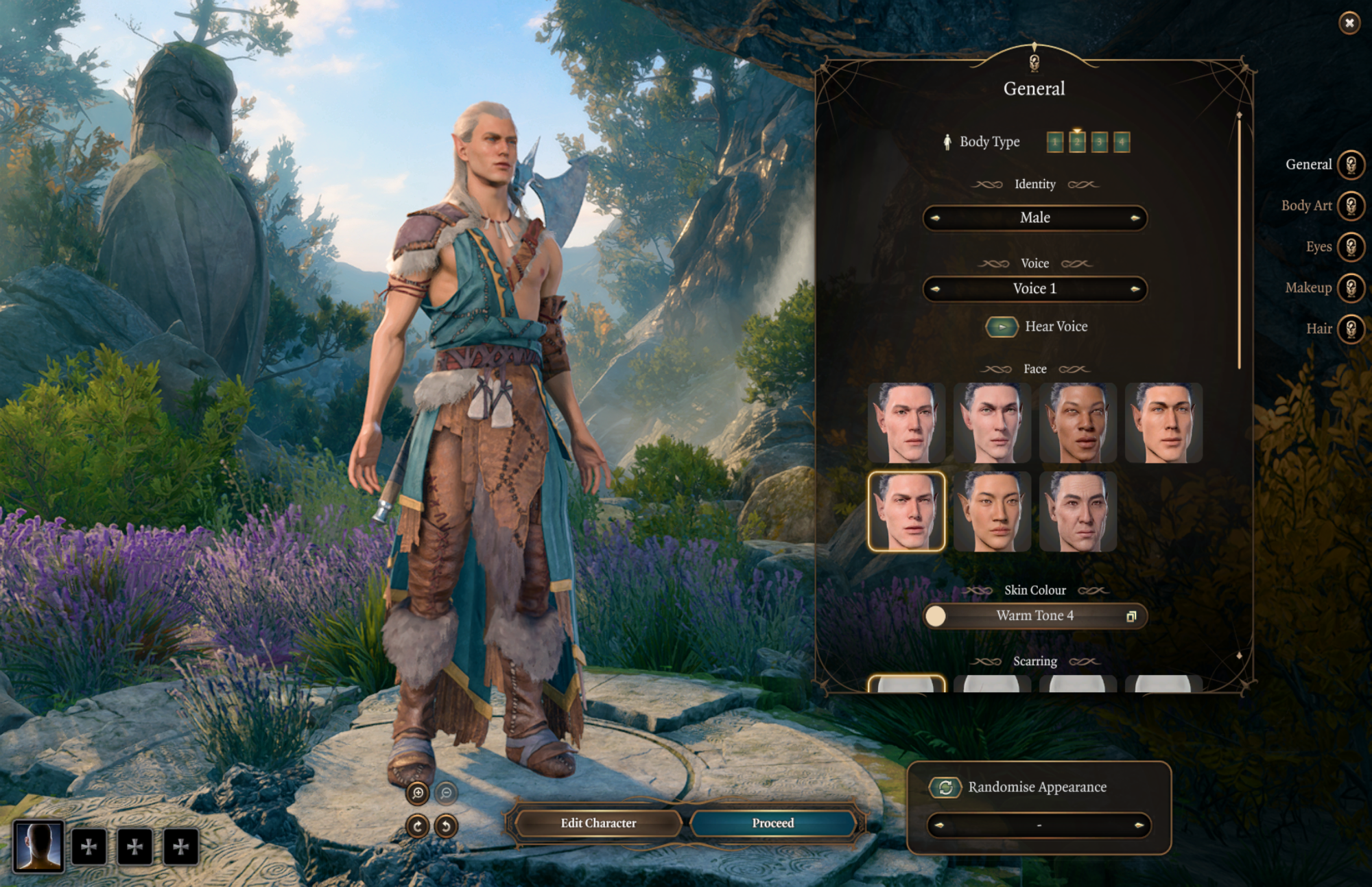Viewport: 1372px width, 887px height.
Task: Click the Randomise Appearance button
Action: [945, 788]
